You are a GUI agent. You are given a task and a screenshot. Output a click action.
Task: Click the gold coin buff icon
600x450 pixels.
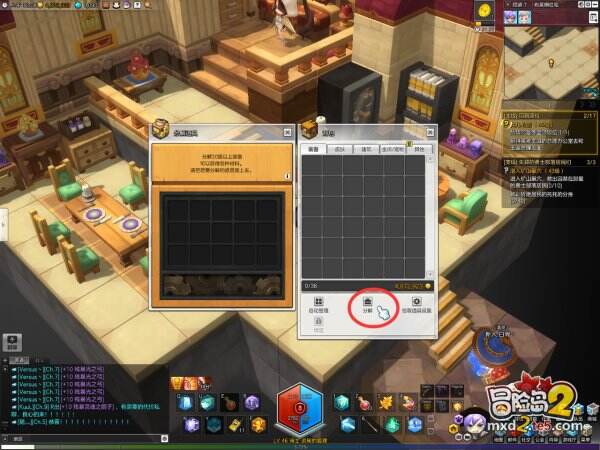[483, 9]
